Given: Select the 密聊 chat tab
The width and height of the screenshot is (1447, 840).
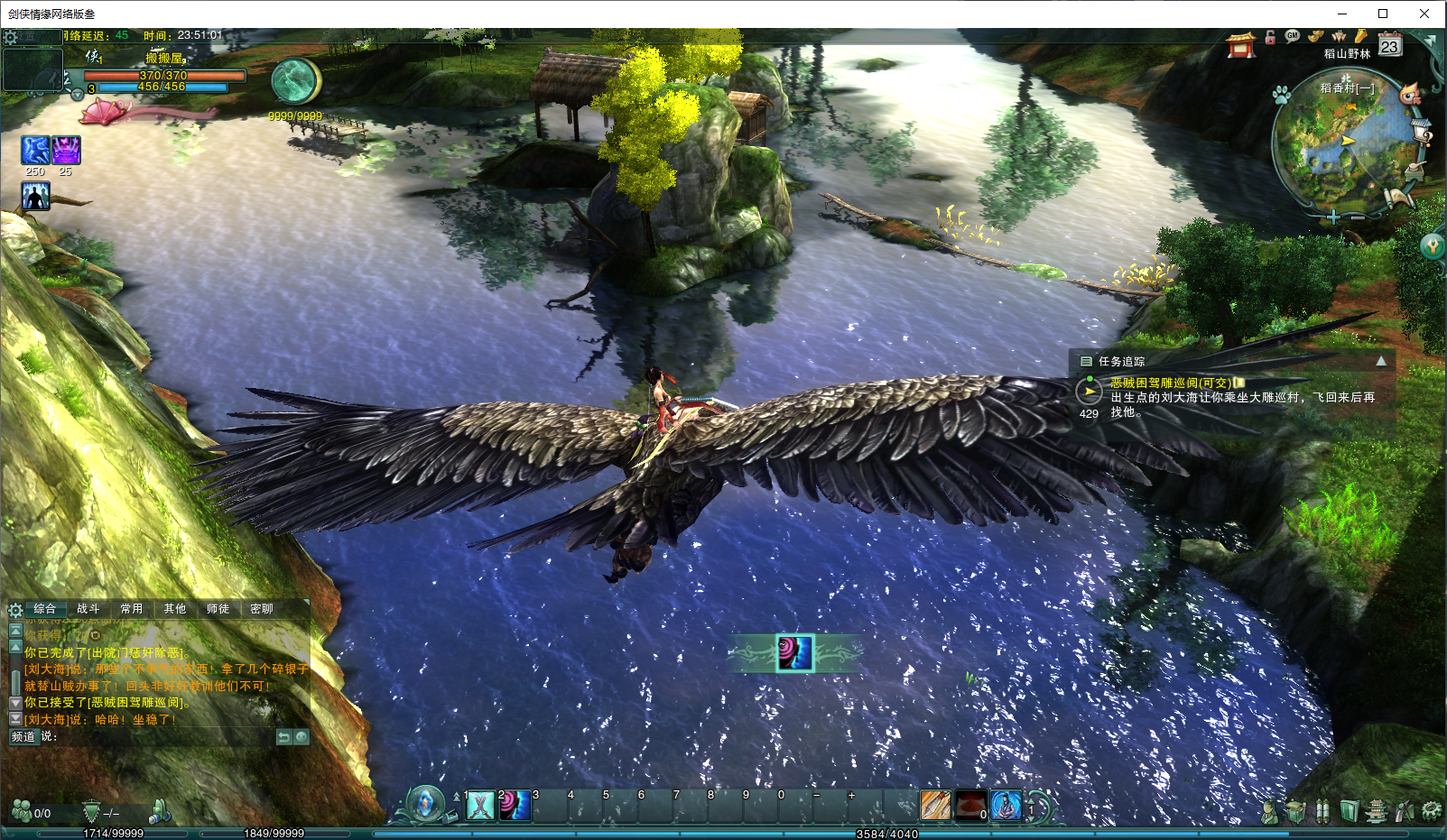Looking at the screenshot, I should click(x=262, y=609).
